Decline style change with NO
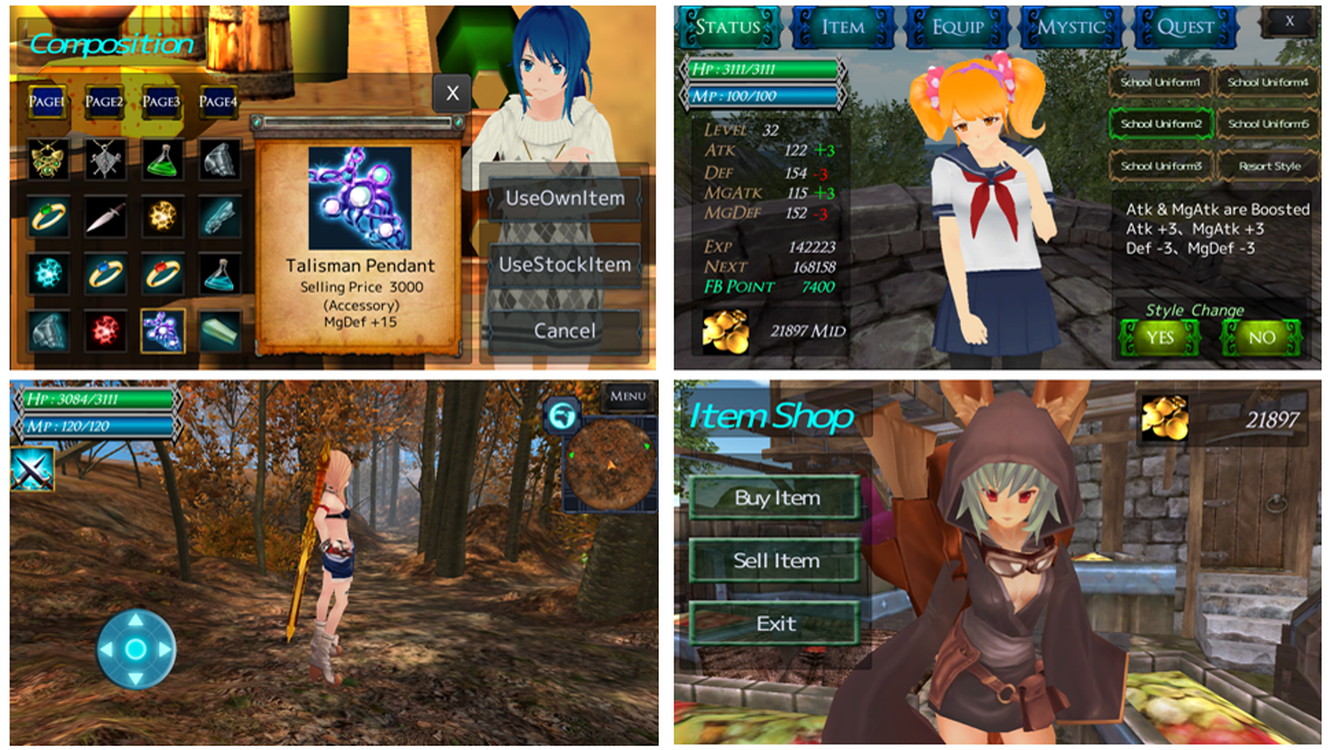The image size is (1334, 750). click(1262, 337)
